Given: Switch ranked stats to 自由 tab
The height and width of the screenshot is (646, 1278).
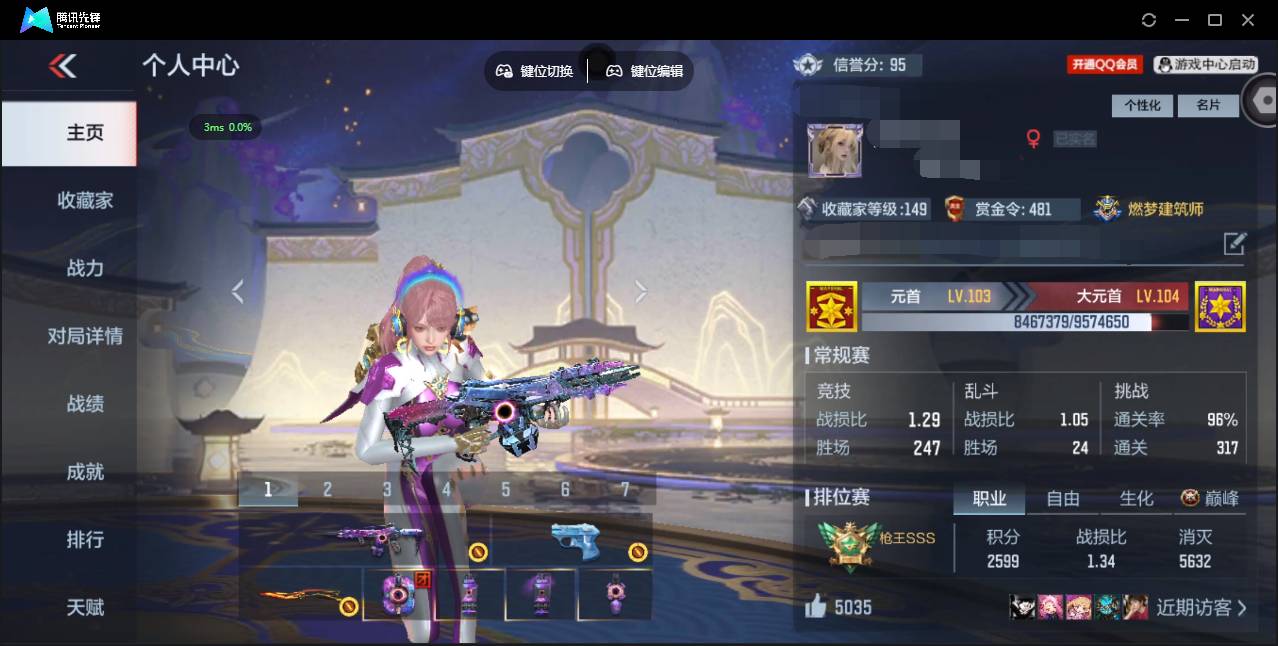Looking at the screenshot, I should pyautogui.click(x=1063, y=498).
